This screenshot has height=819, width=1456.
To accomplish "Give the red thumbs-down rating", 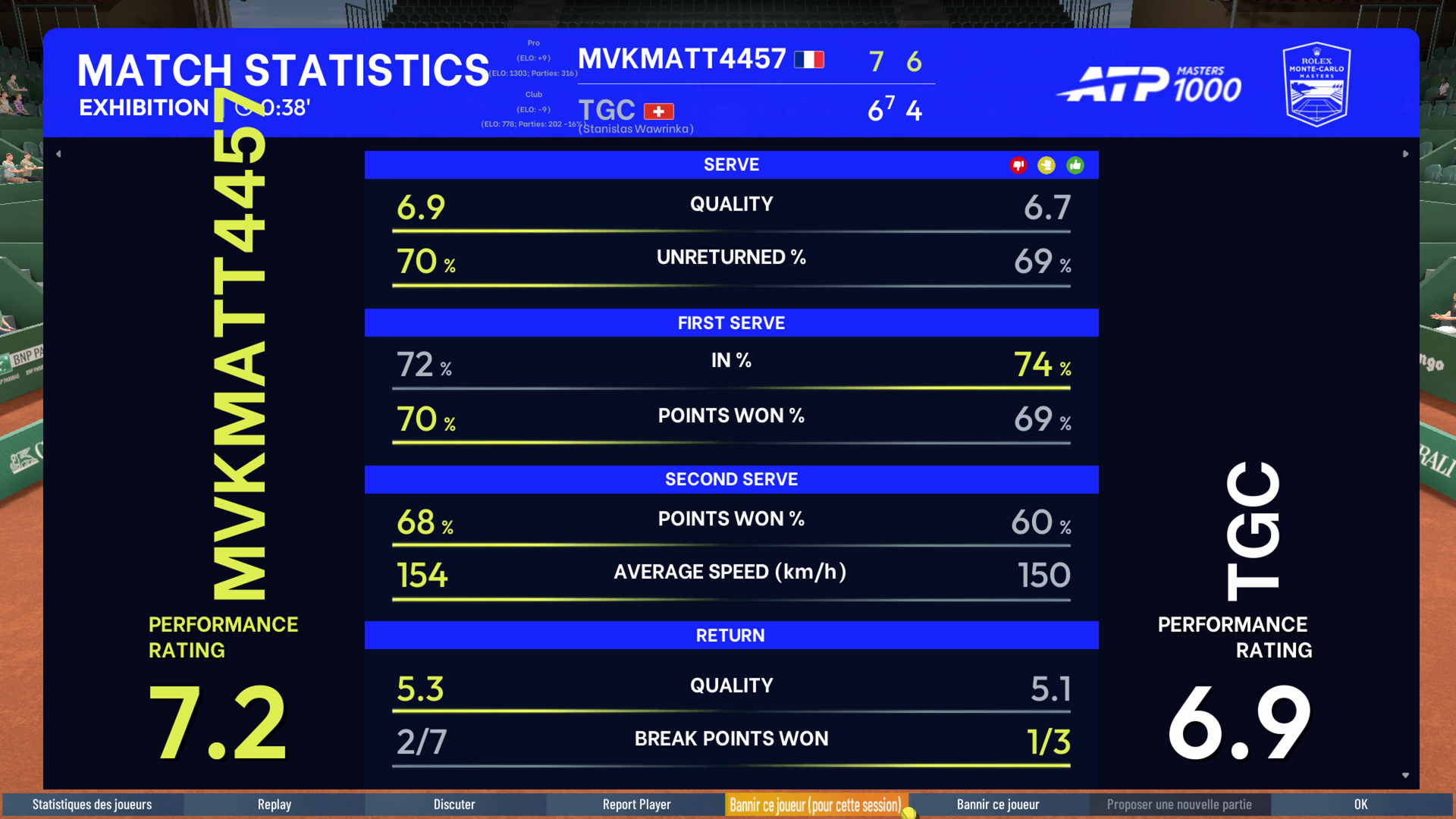I will click(1018, 165).
